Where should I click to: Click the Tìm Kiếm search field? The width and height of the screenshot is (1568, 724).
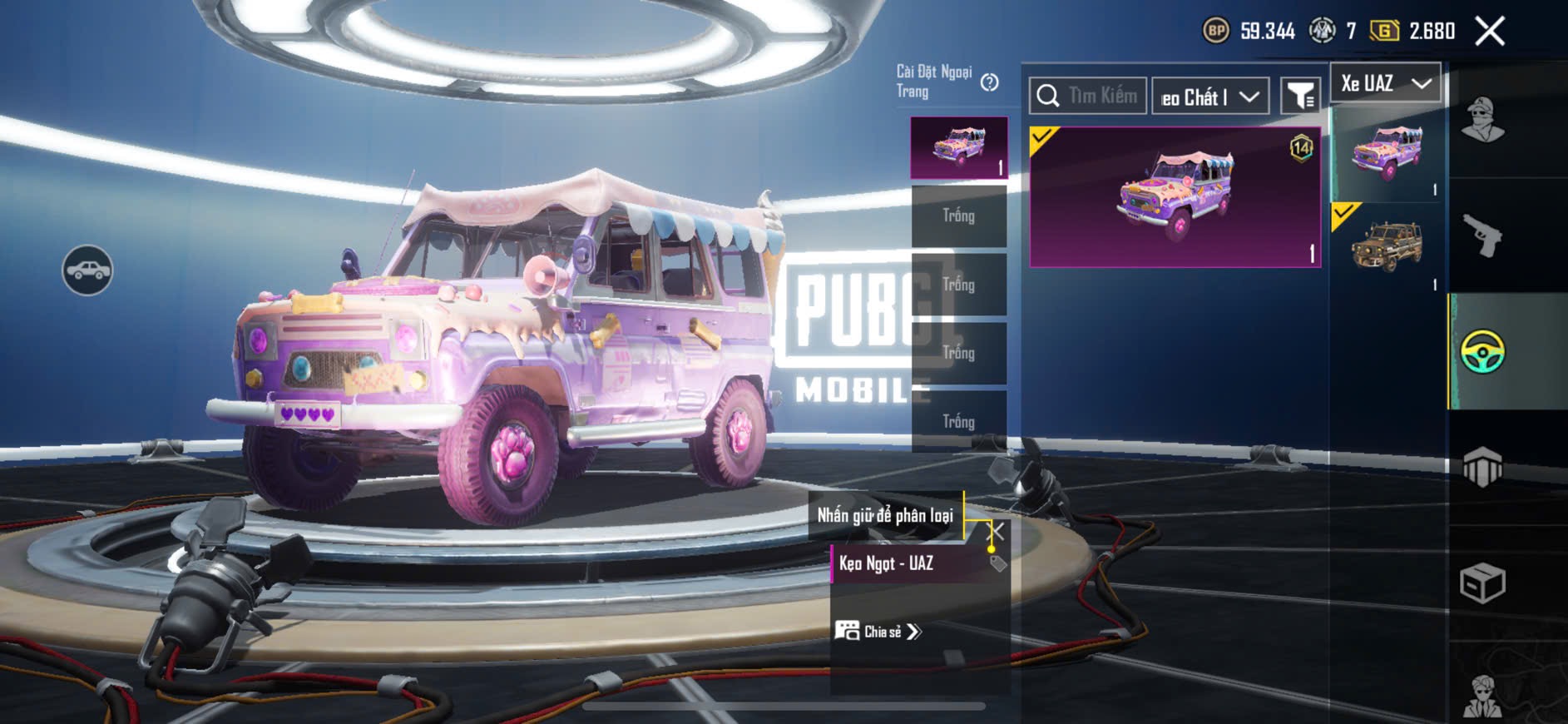point(1088,96)
